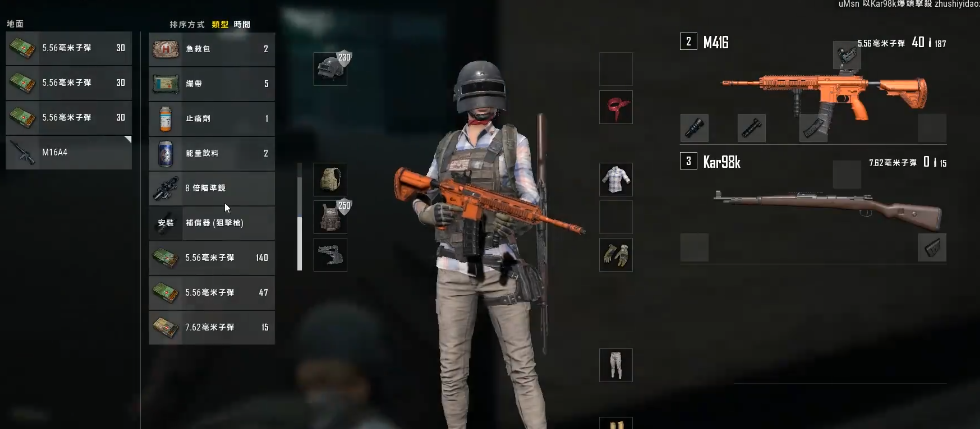
Task: Select the bandage (繃帶) inventory row
Action: tap(211, 84)
